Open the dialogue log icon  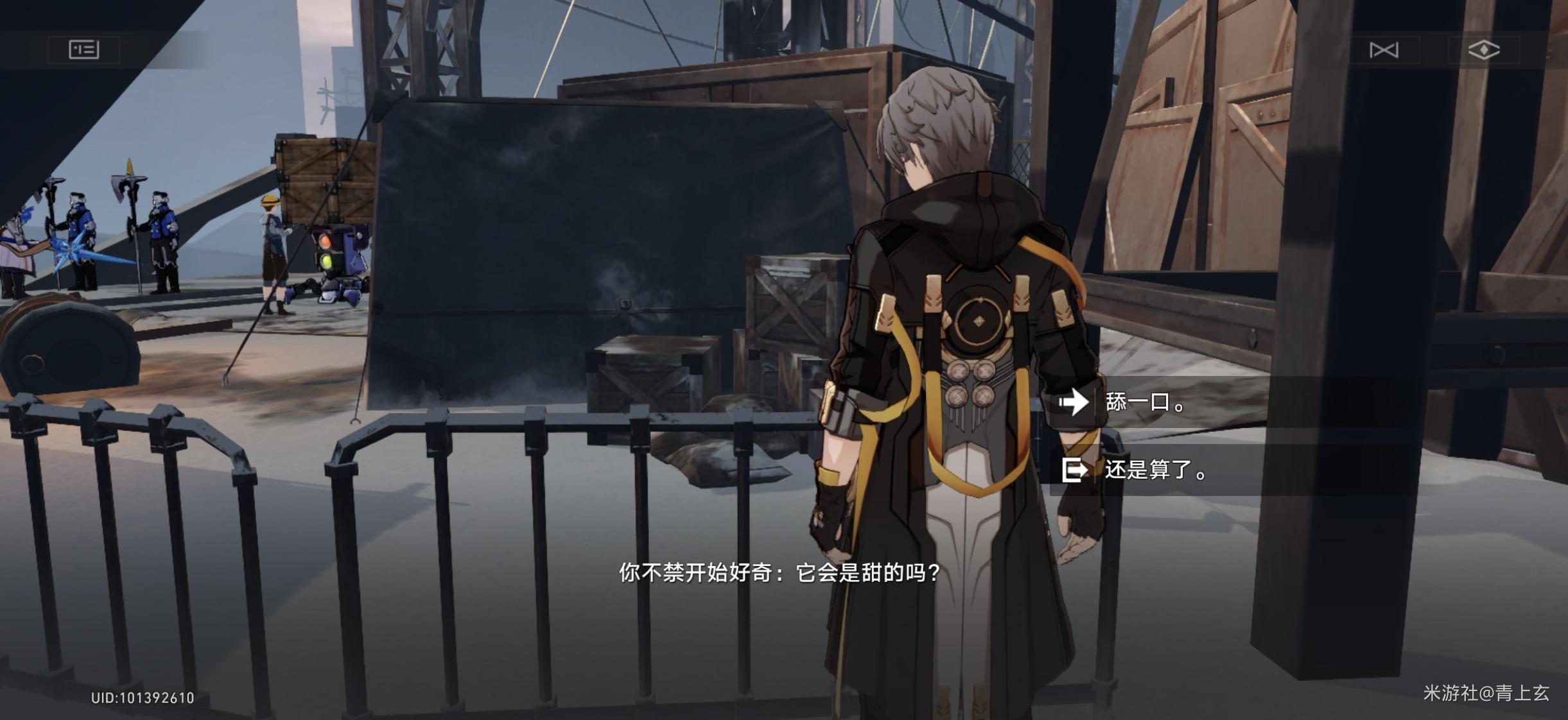(x=84, y=49)
